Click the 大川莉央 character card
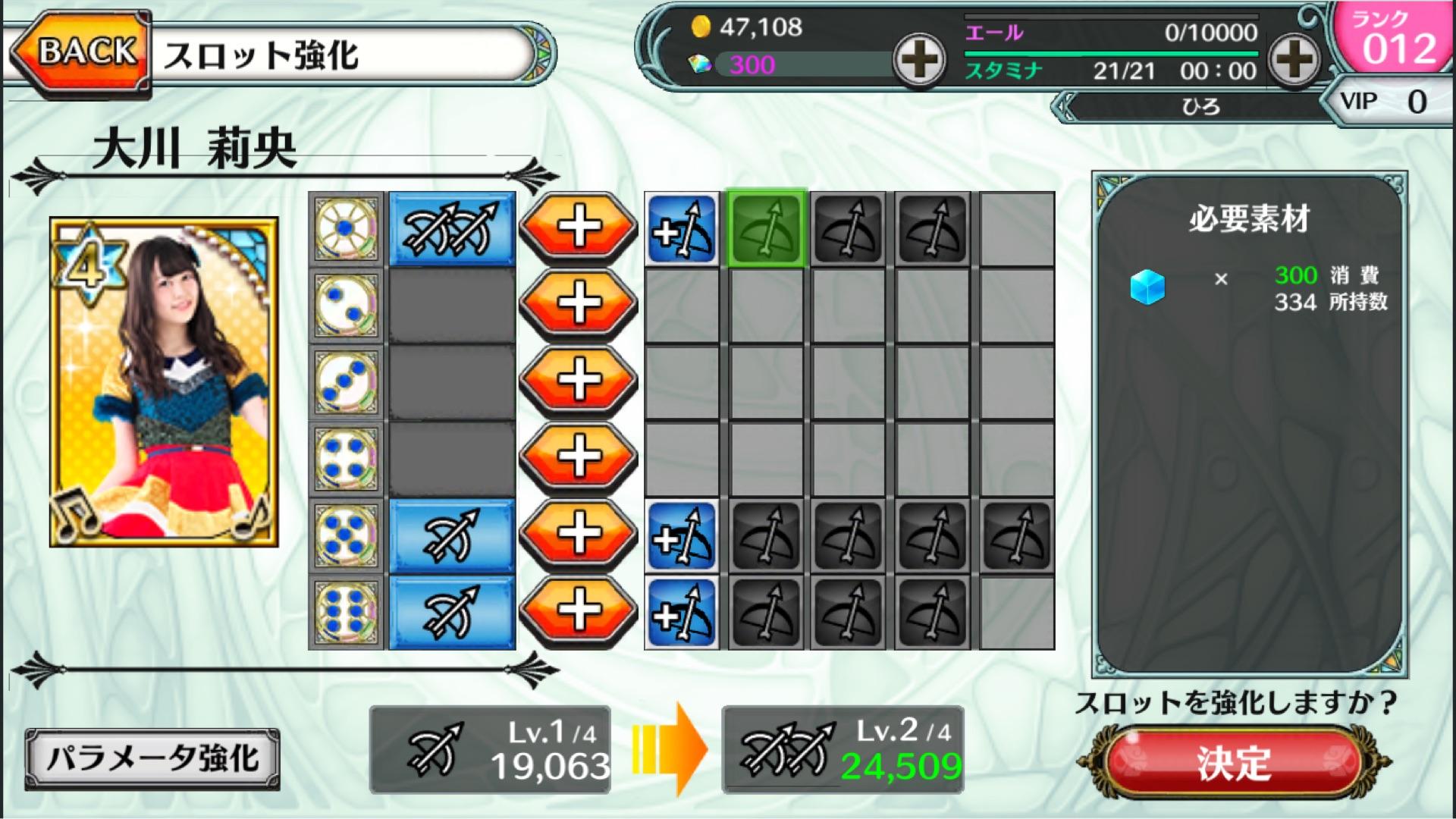 click(164, 382)
